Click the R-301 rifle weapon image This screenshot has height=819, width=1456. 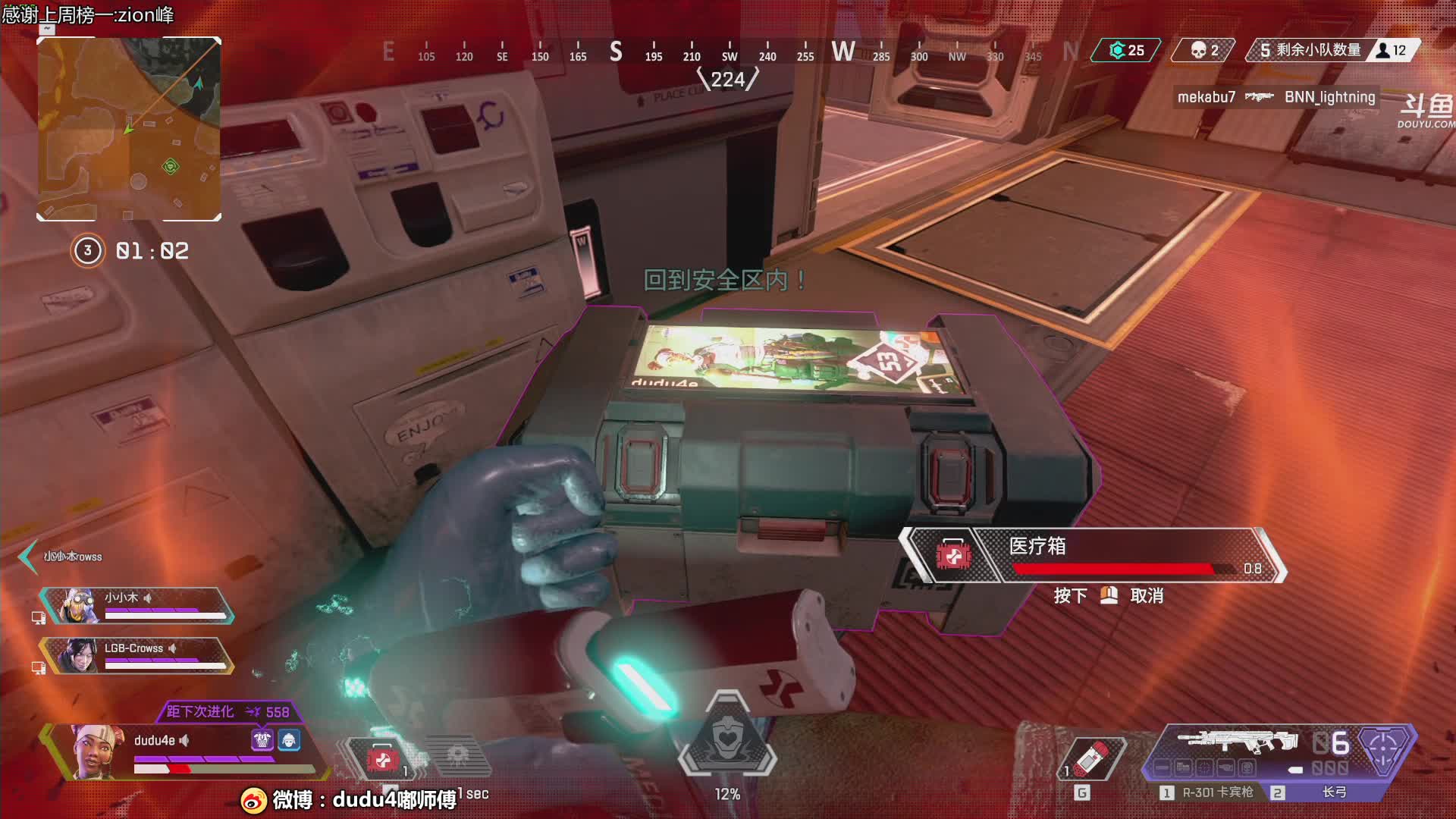click(1238, 741)
